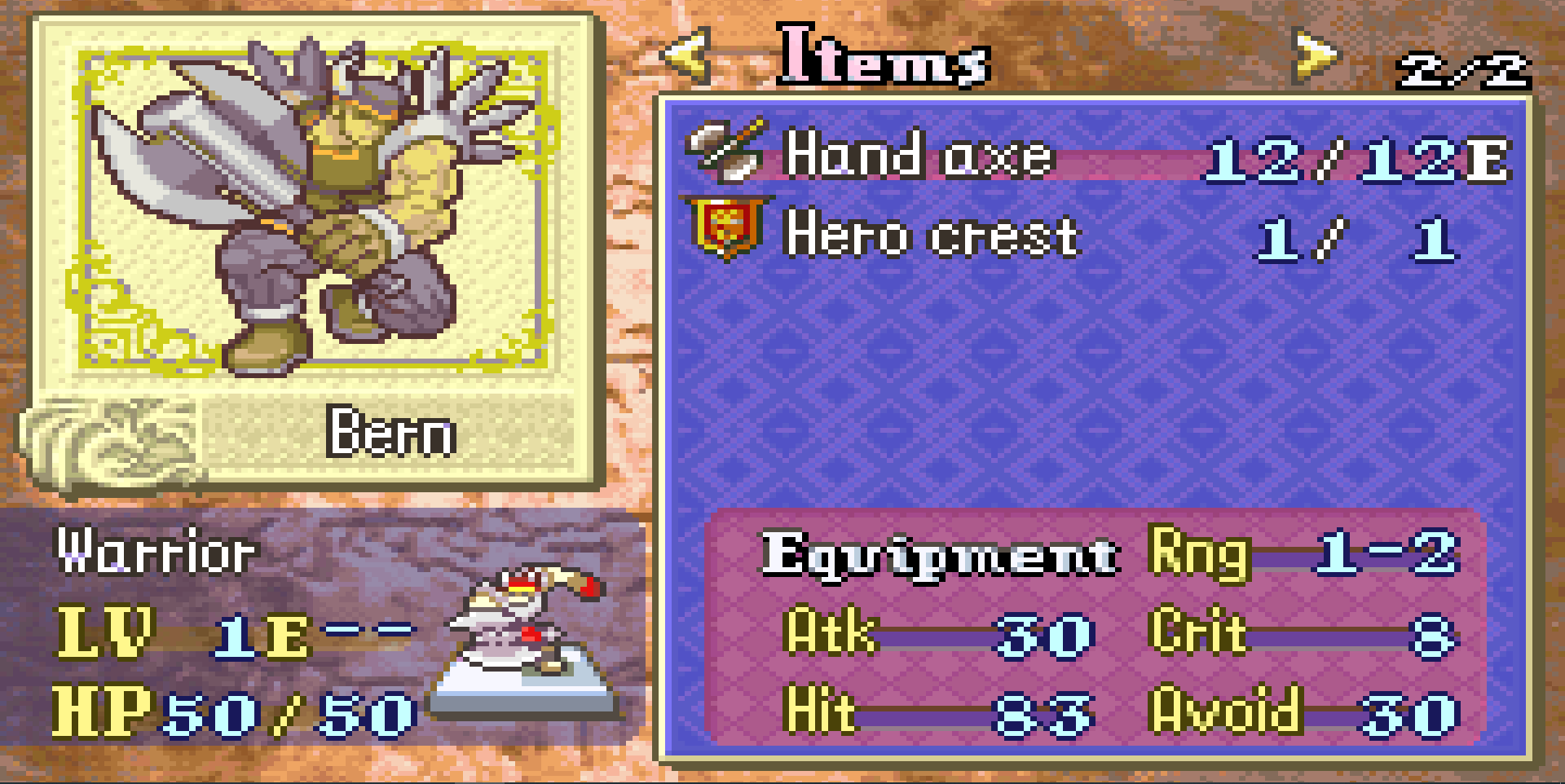The image size is (1565, 784).
Task: Select Bern's Warrior portrait
Action: [x=314, y=208]
